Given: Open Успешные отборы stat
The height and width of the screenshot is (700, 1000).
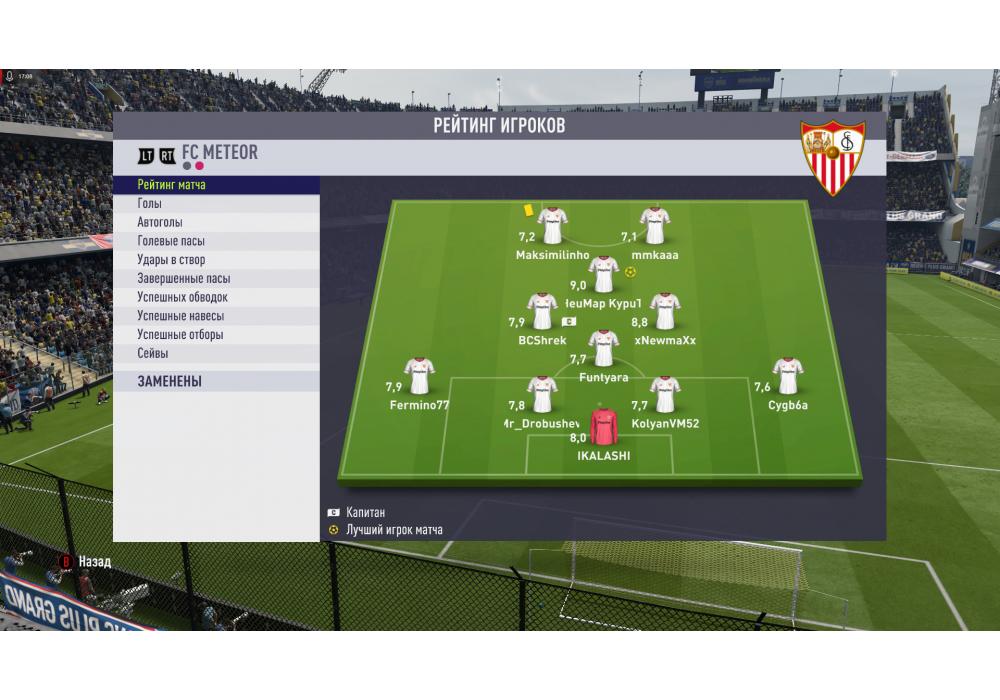Looking at the screenshot, I should (x=216, y=335).
